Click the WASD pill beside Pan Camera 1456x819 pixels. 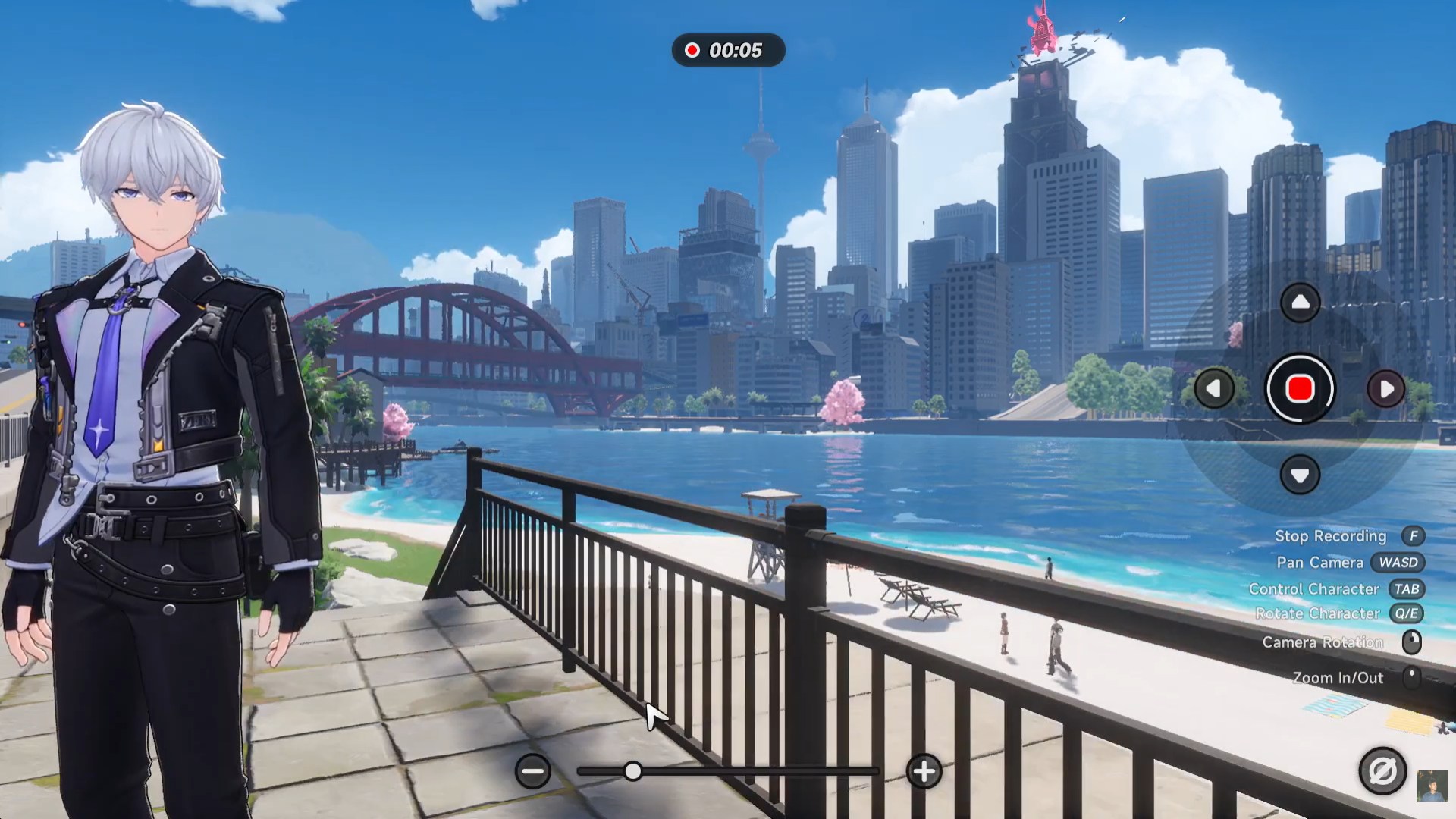click(x=1397, y=563)
